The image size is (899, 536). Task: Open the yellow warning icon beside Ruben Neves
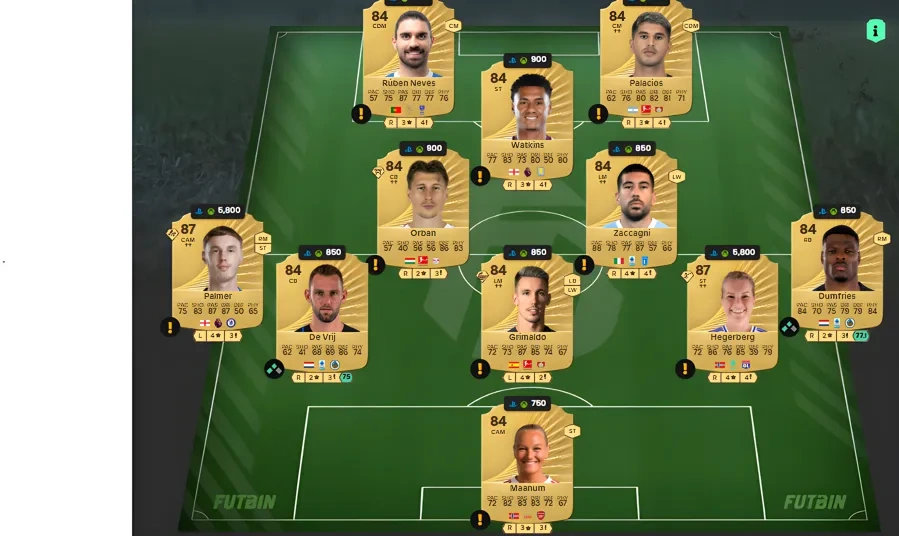pyautogui.click(x=361, y=114)
